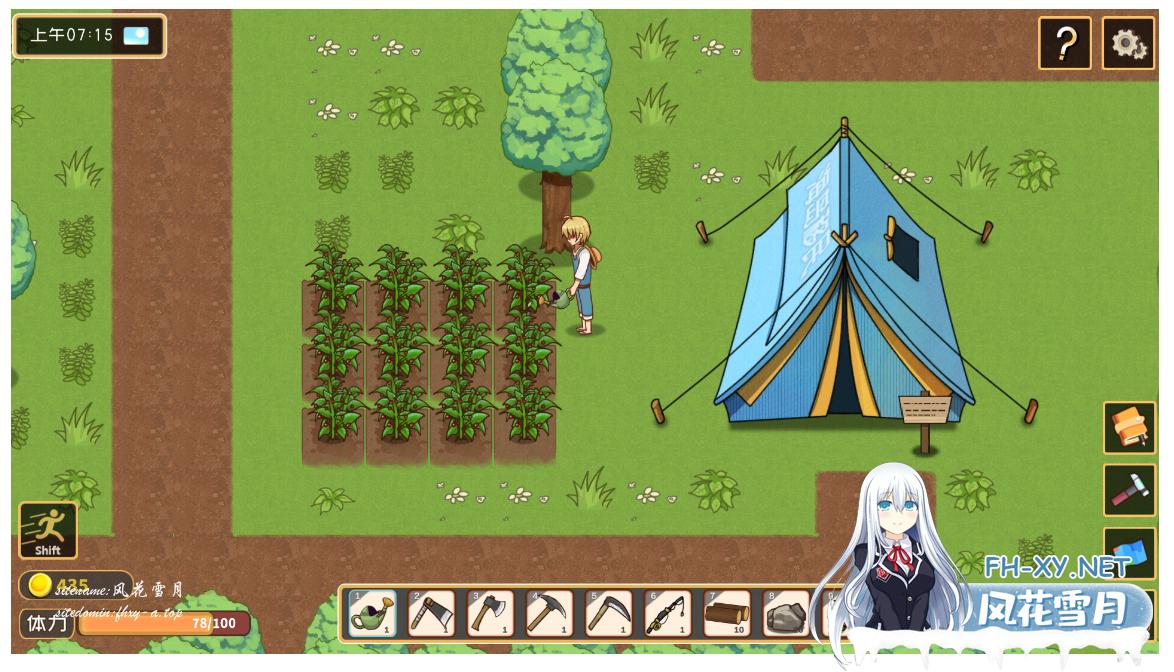Screen dimensions: 1174x672
Task: Equip the axe from the hotbar
Action: pyautogui.click(x=490, y=613)
